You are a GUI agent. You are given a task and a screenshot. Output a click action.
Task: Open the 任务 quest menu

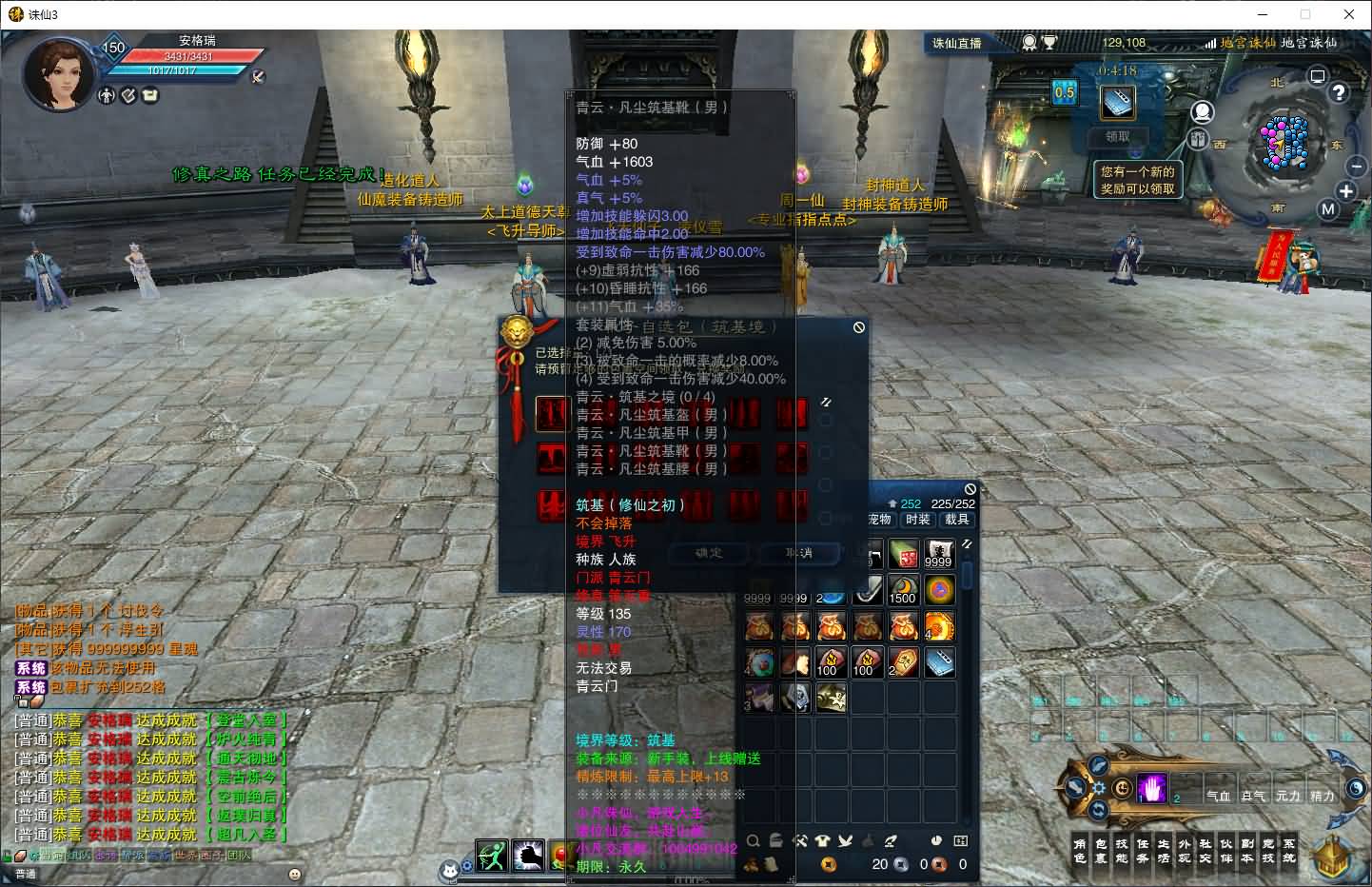pos(1143,851)
